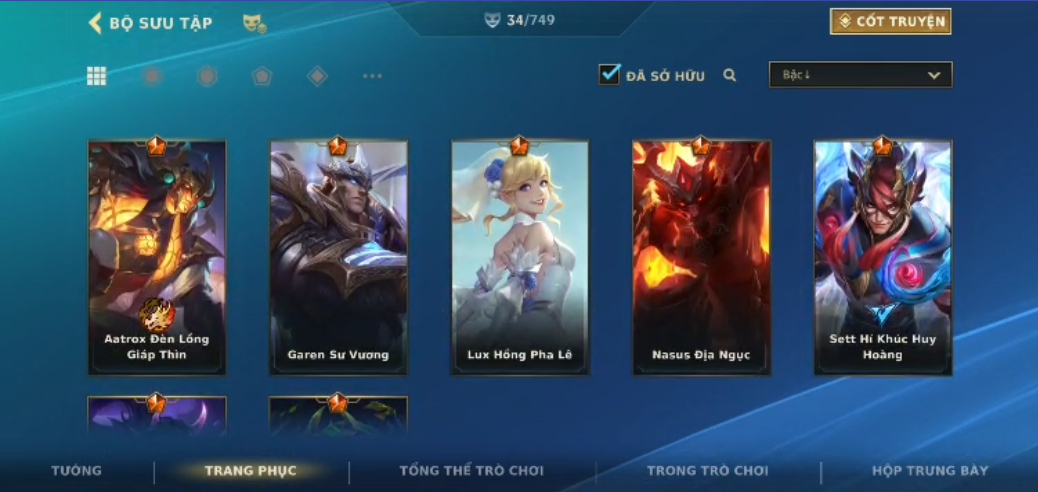The width and height of the screenshot is (1038, 492).
Task: Show the Hộp Trưng Bày tab
Action: [930, 471]
